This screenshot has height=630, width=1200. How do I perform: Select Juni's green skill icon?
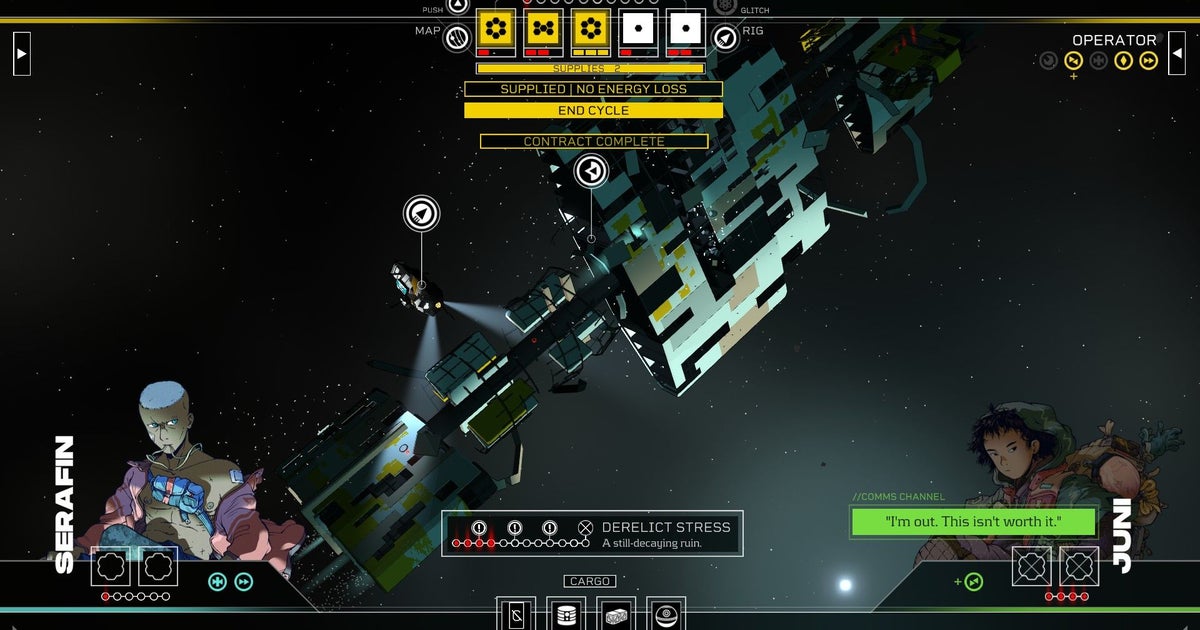coord(973,582)
